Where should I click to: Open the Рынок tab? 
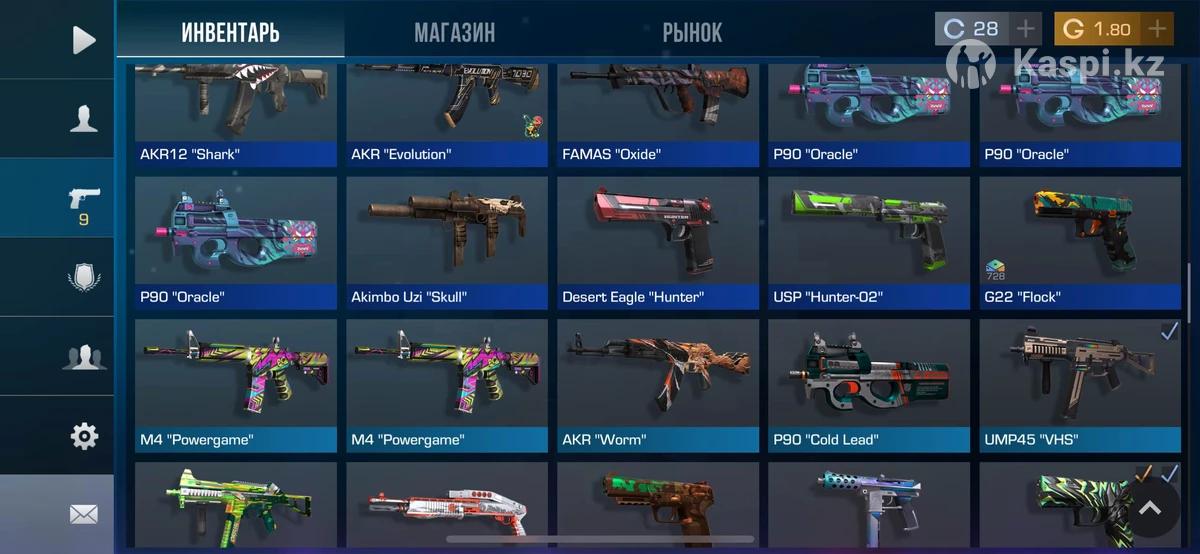(692, 32)
